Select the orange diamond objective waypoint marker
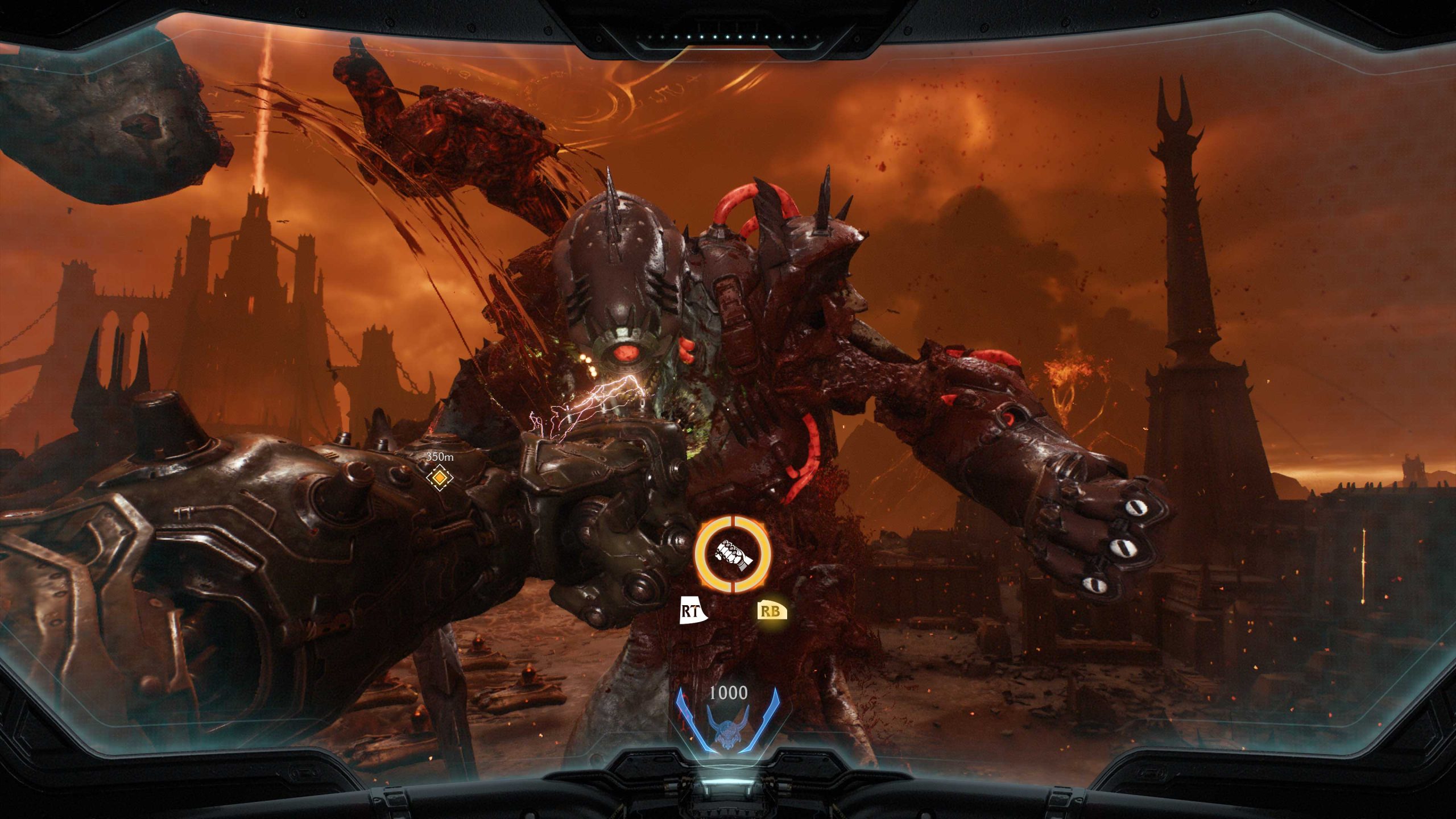 tap(439, 478)
